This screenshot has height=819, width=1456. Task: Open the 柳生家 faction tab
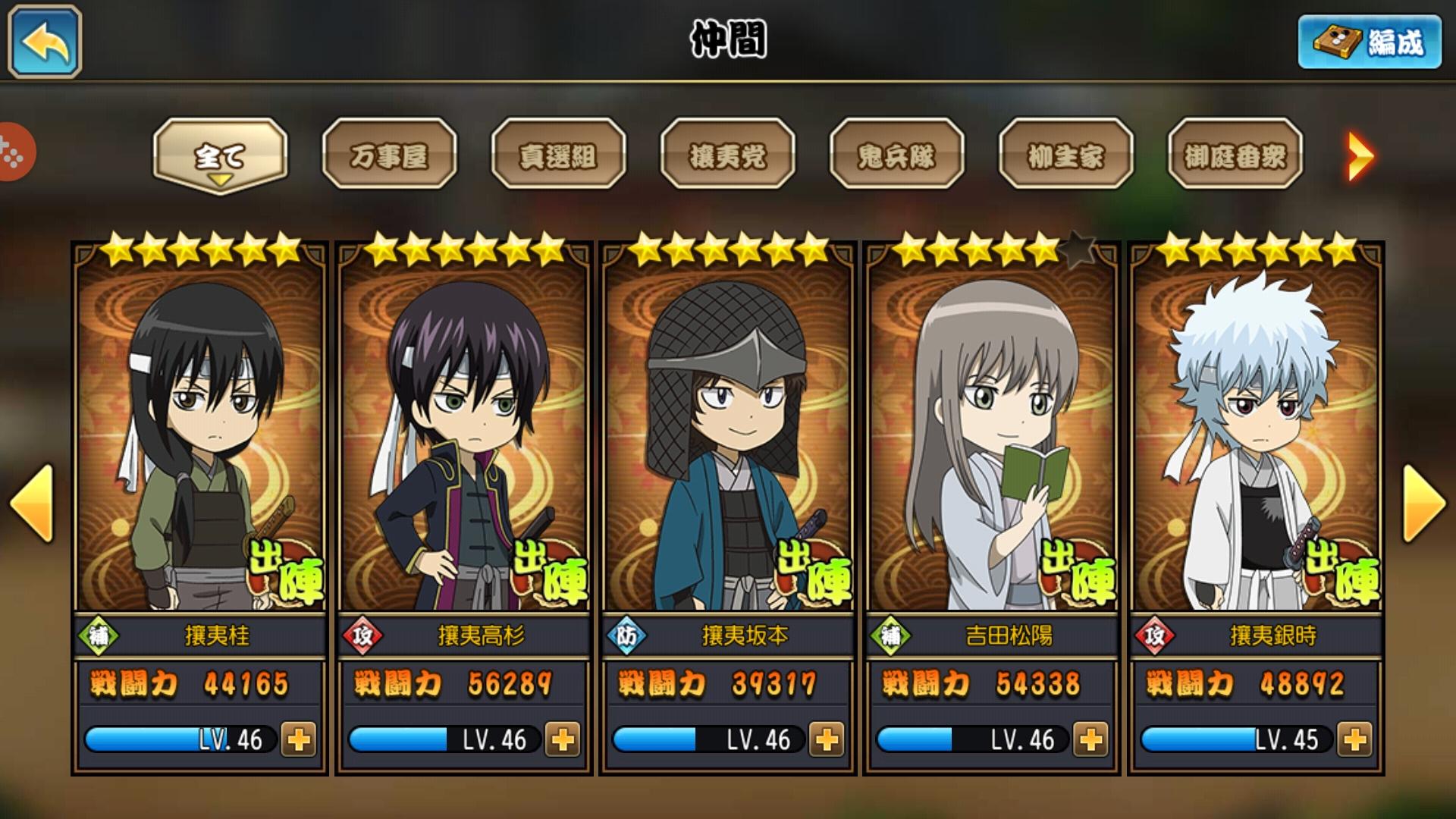coord(1065,155)
